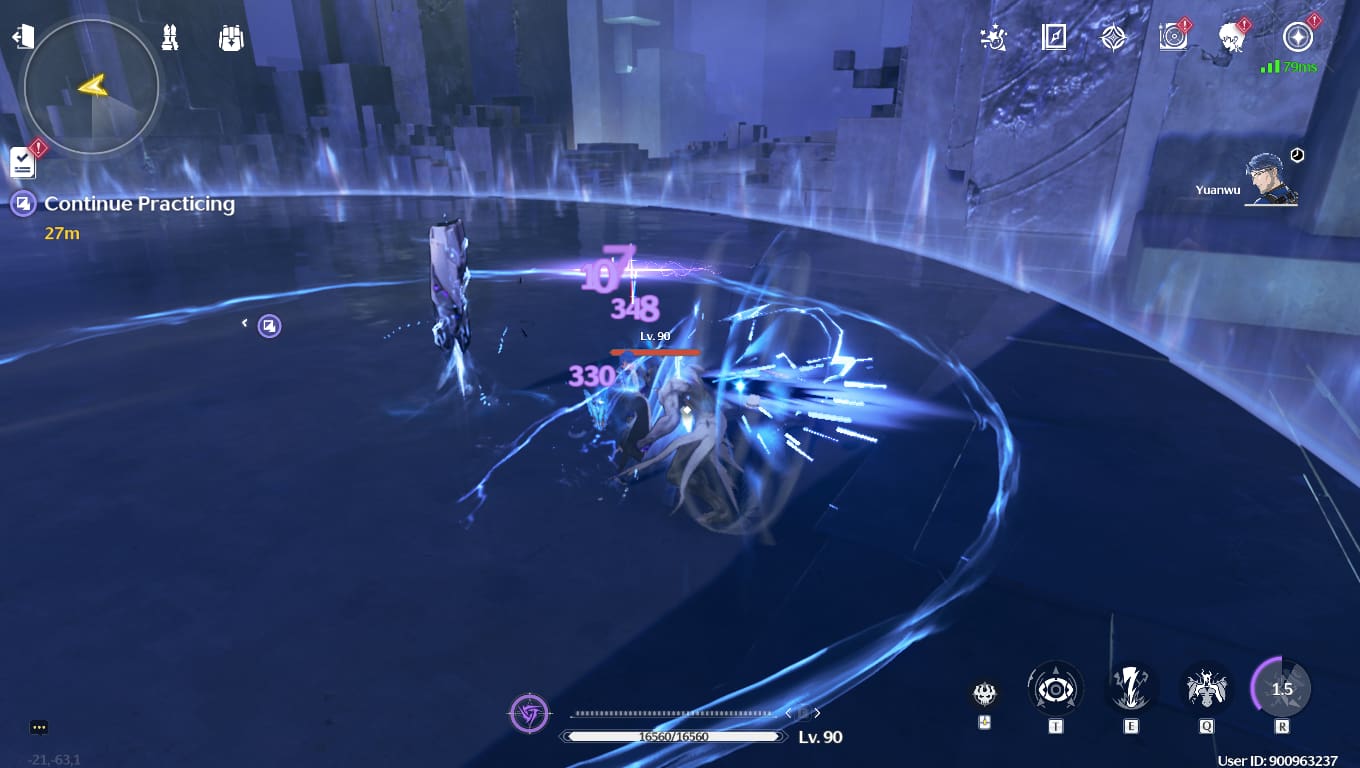Use the Resonance Skill on the E key
Image resolution: width=1360 pixels, height=768 pixels.
click(1131, 688)
